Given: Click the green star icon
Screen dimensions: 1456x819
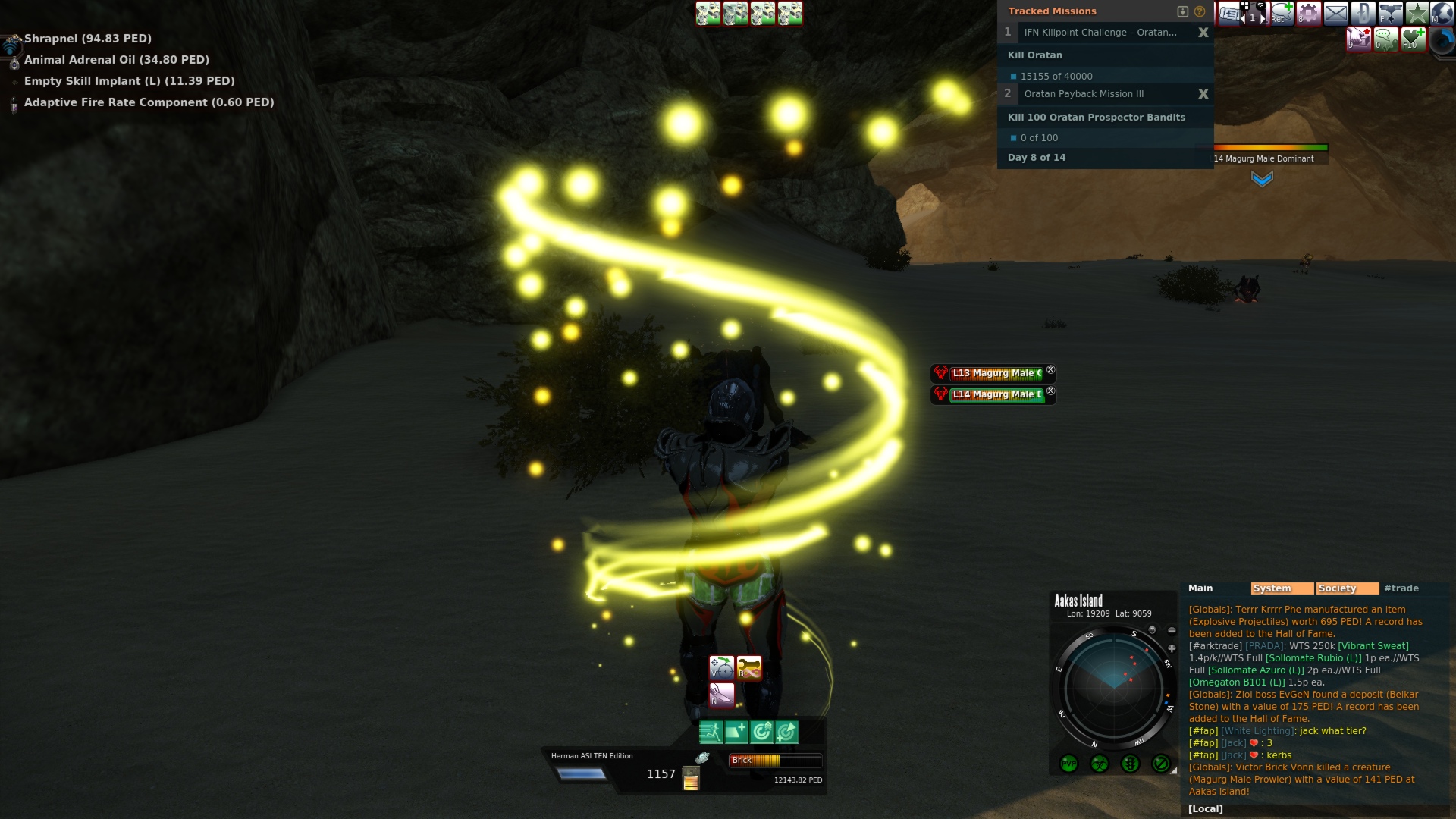Looking at the screenshot, I should coord(1417,13).
